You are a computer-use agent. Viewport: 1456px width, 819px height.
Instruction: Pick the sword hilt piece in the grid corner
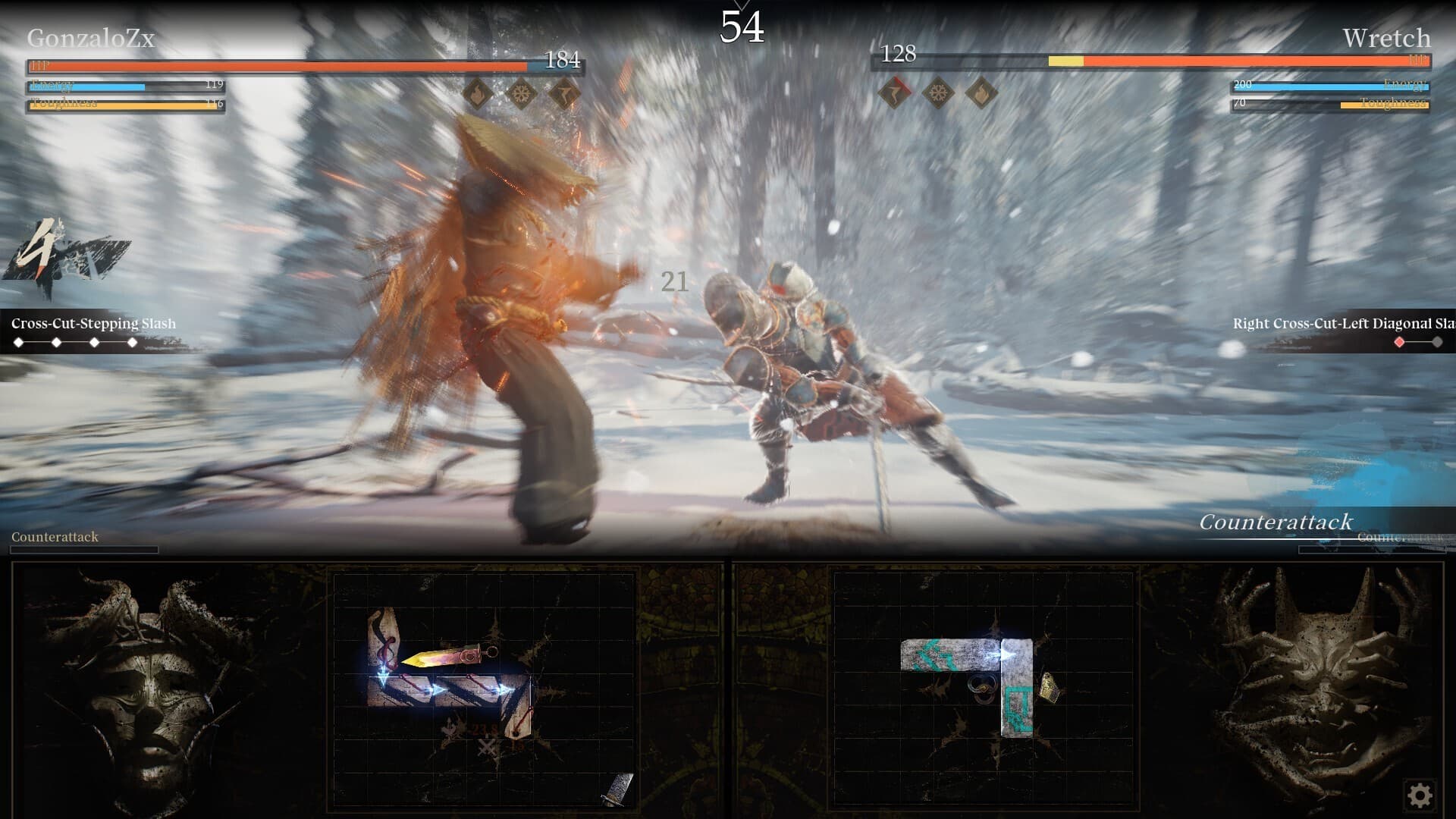point(618,789)
